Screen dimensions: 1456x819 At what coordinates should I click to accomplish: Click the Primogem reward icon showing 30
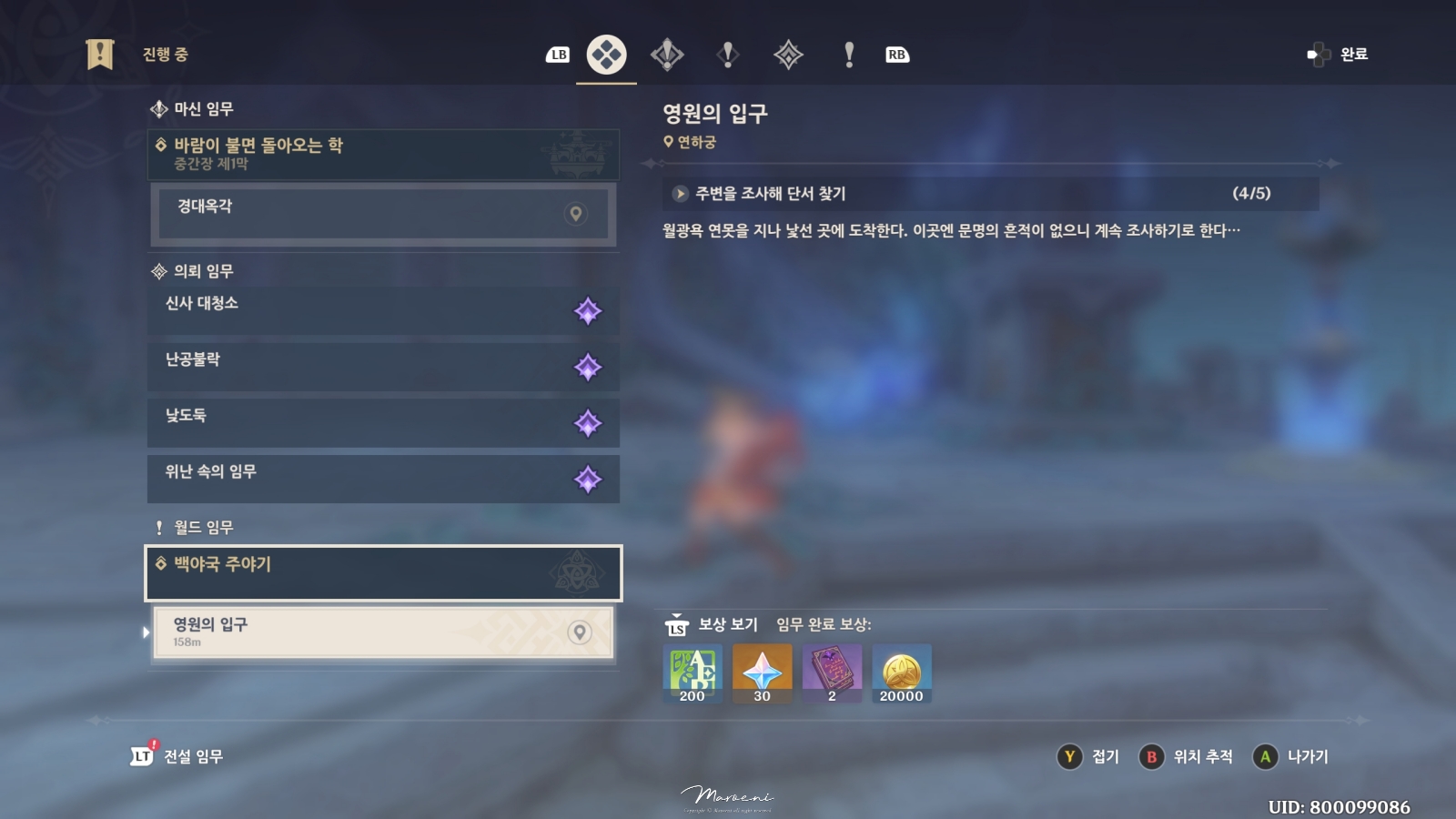(763, 672)
